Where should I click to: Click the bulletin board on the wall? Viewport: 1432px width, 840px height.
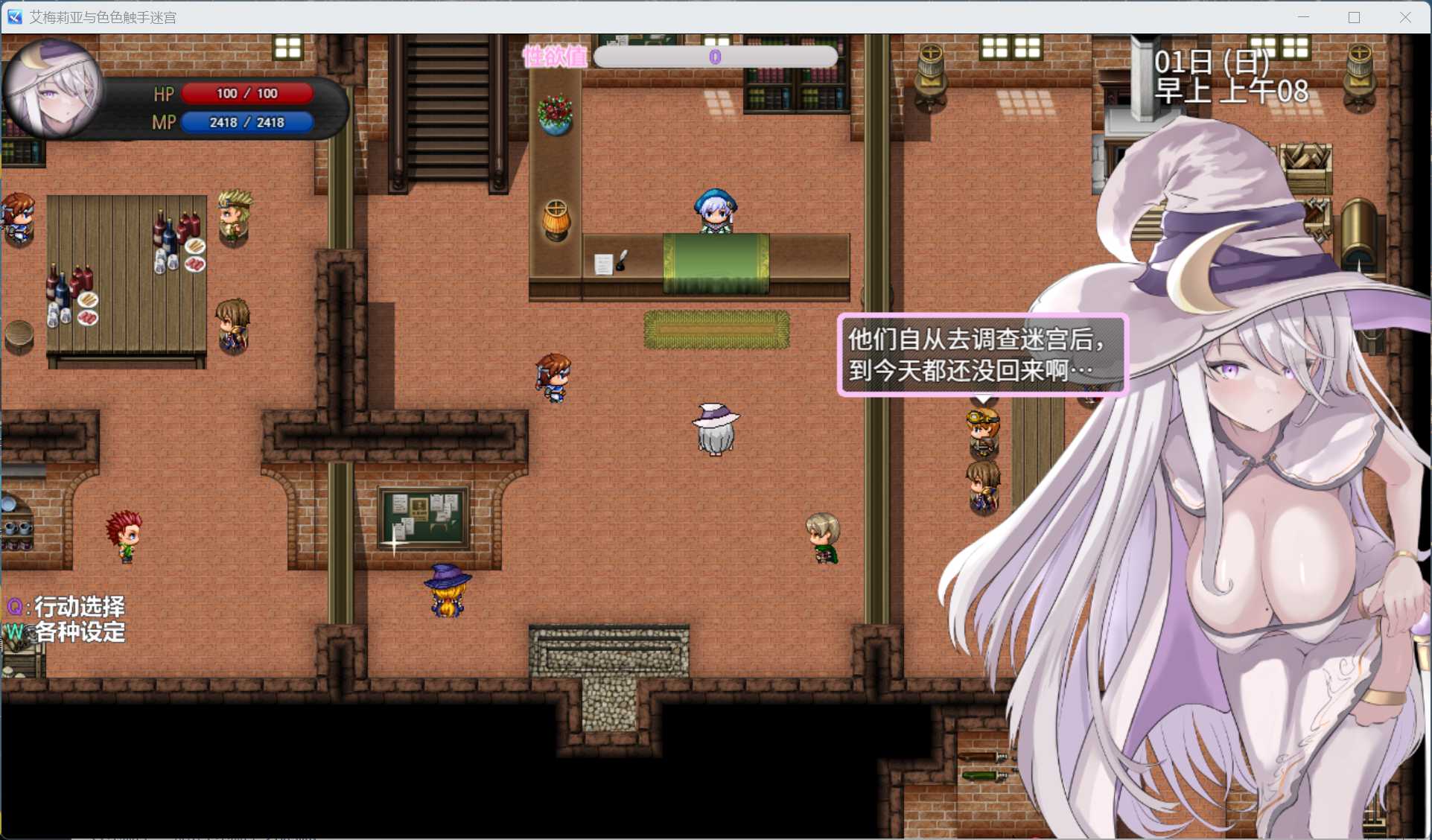point(423,518)
